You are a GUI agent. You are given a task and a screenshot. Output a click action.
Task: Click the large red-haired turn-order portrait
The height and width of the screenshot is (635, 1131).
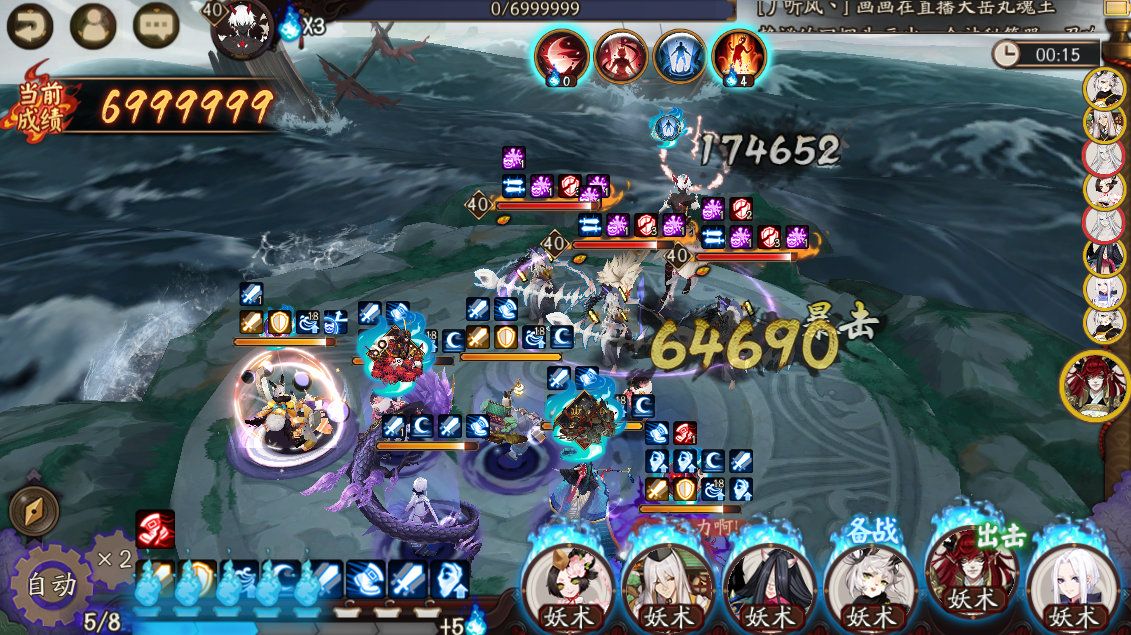pos(1095,386)
